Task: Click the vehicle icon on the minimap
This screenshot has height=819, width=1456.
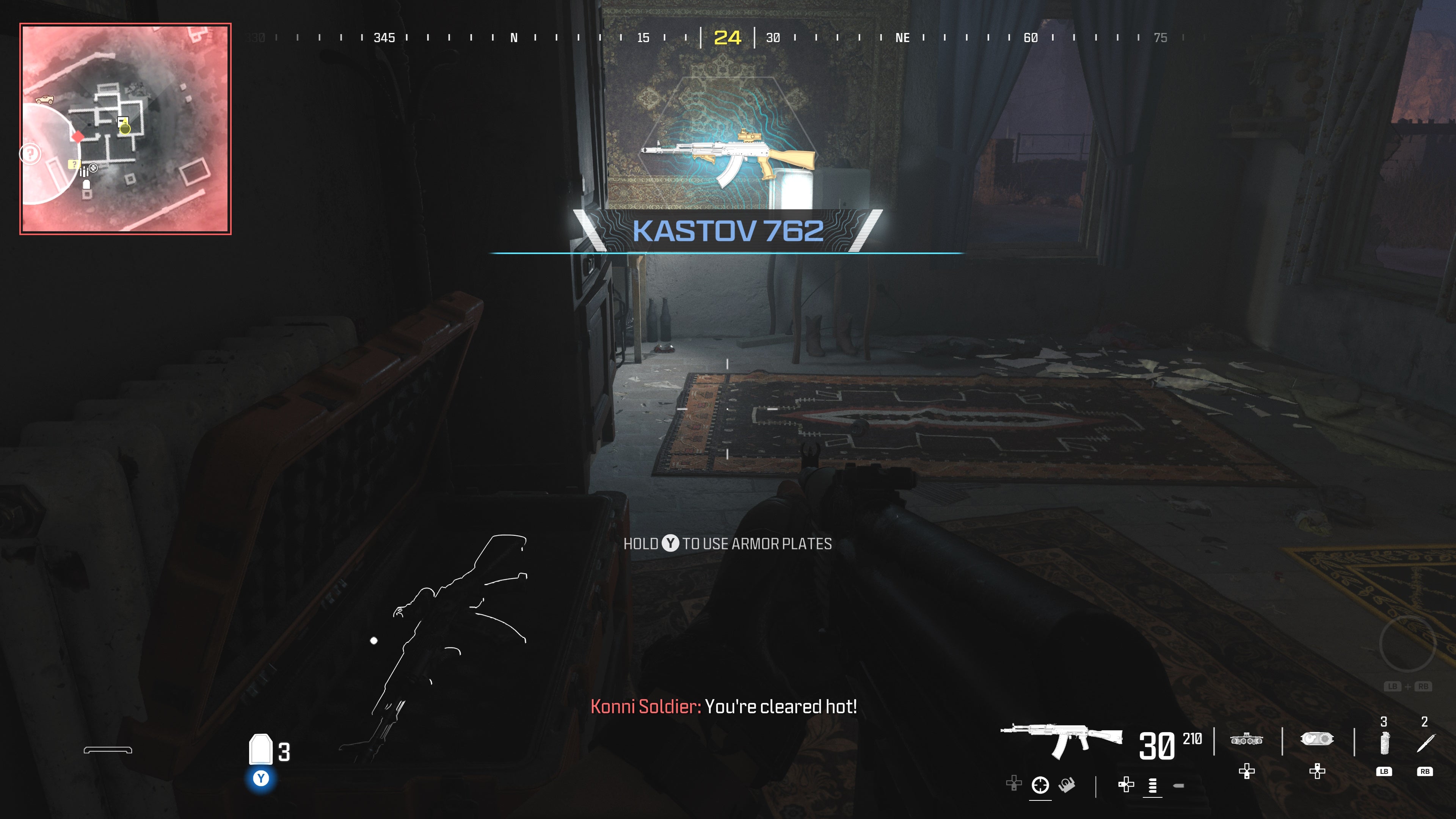Action: click(x=45, y=99)
